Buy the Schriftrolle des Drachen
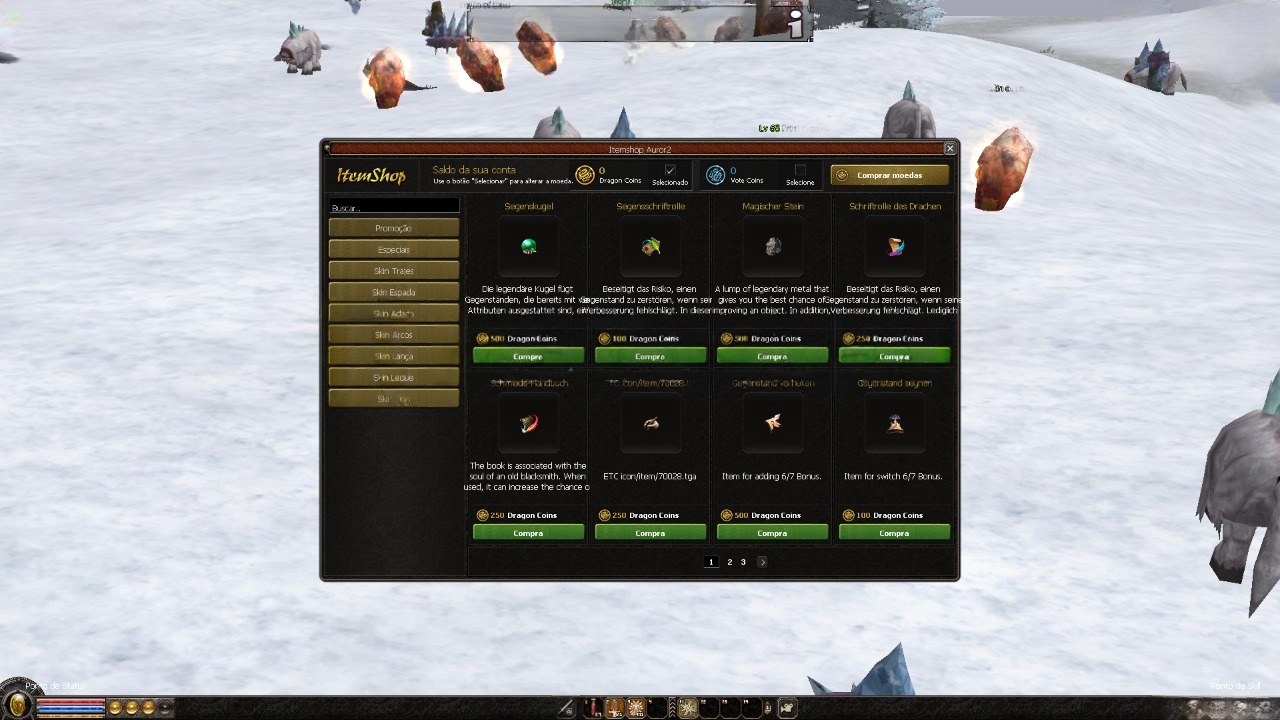The image size is (1280, 720). pos(894,356)
